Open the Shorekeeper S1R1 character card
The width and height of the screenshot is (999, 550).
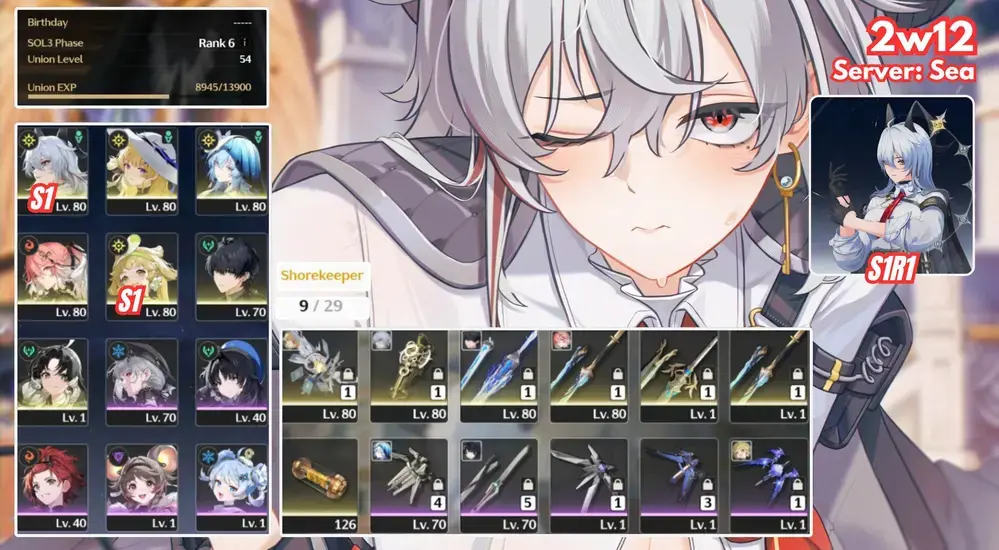(x=892, y=185)
